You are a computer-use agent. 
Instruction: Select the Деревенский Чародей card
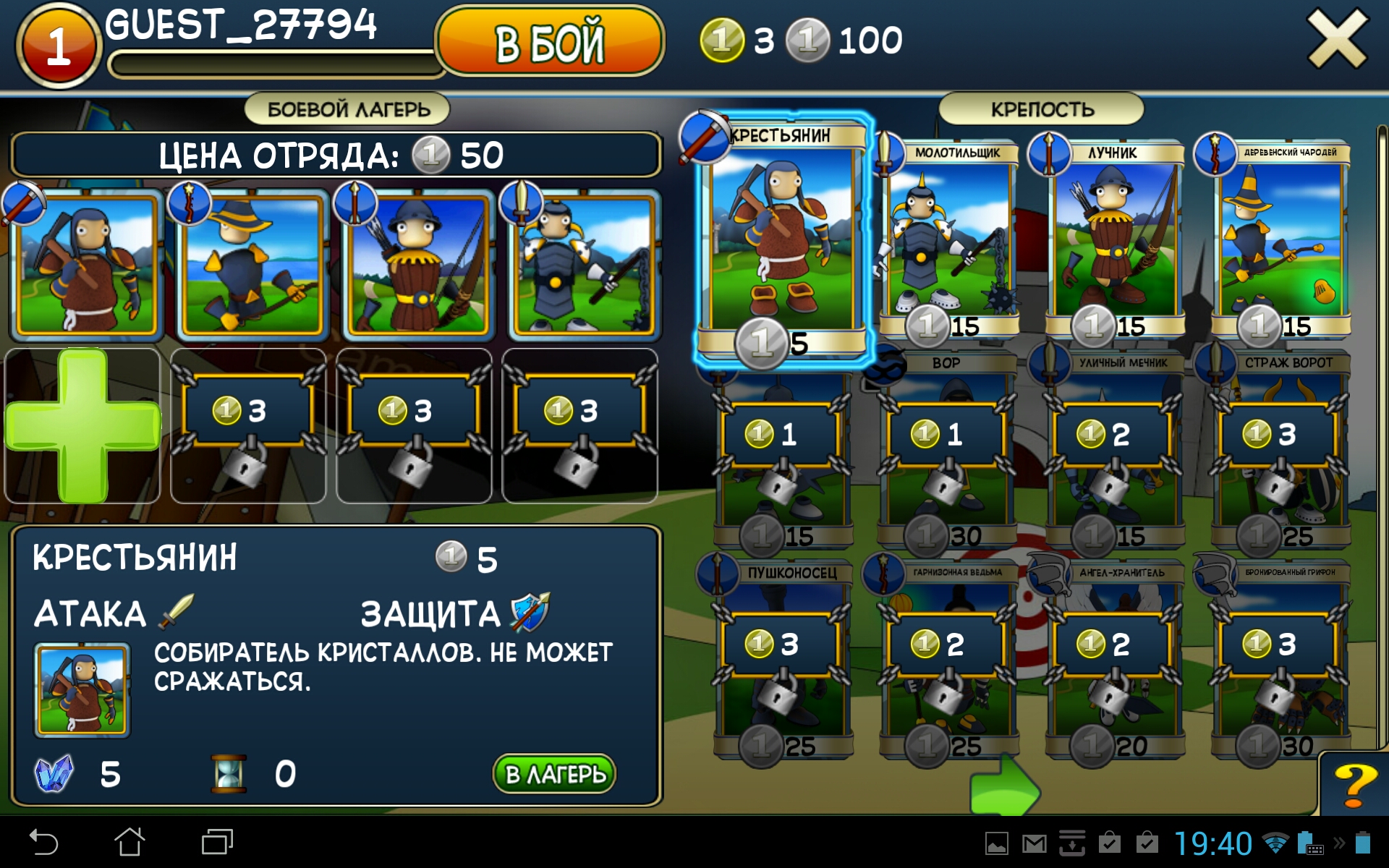point(1280,239)
